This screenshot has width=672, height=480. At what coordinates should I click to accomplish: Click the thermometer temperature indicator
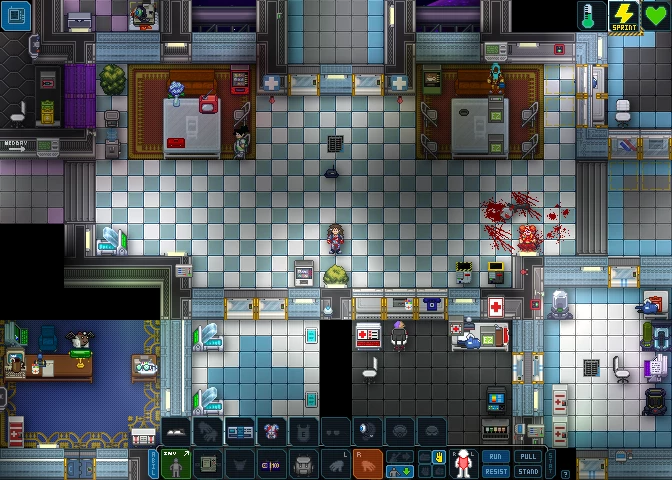(x=591, y=16)
